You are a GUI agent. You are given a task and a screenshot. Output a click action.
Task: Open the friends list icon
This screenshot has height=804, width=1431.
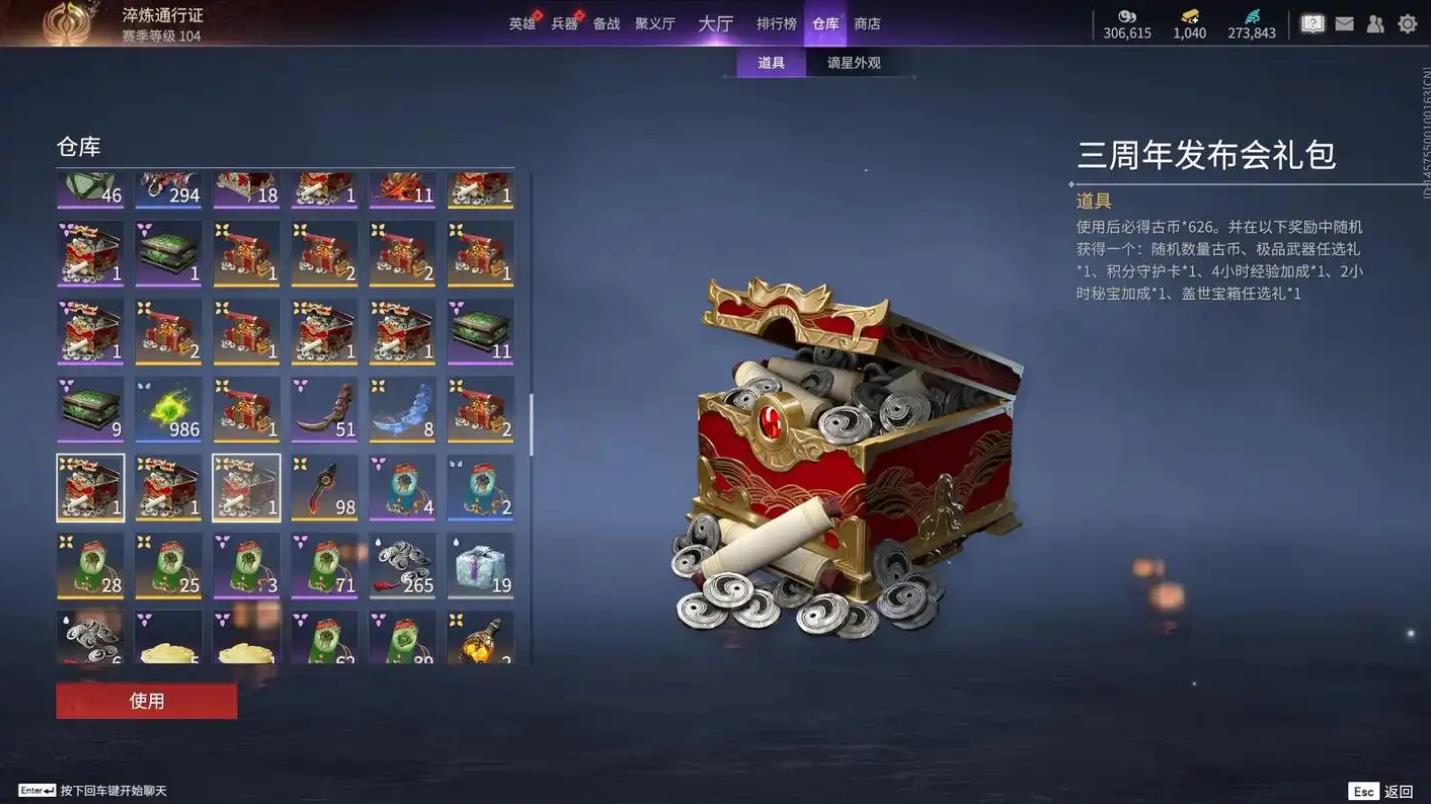[x=1375, y=24]
